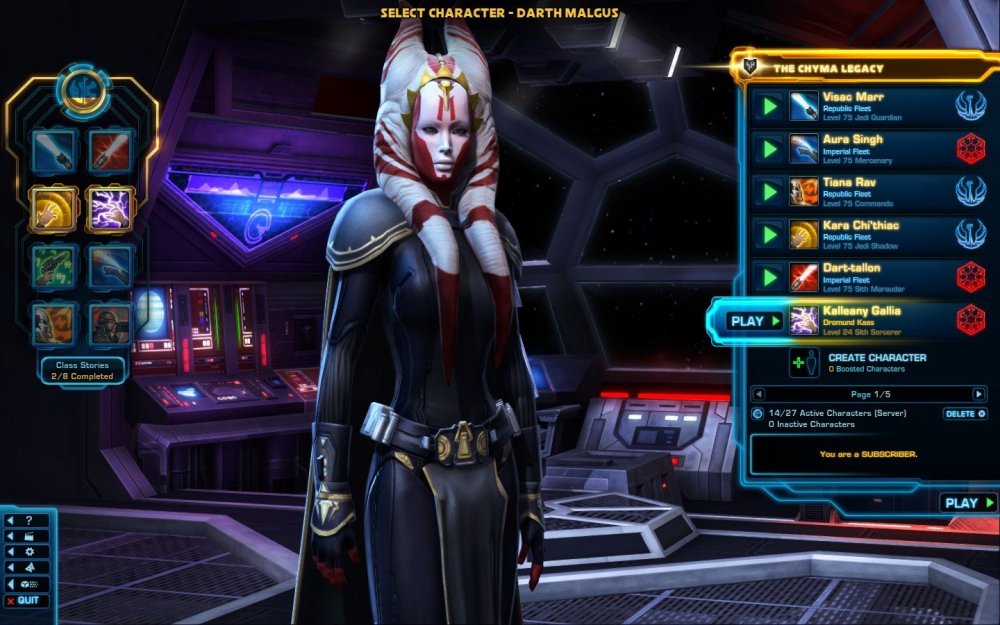Choose the blue lightsaber Jedi Knight story icon

[52, 149]
